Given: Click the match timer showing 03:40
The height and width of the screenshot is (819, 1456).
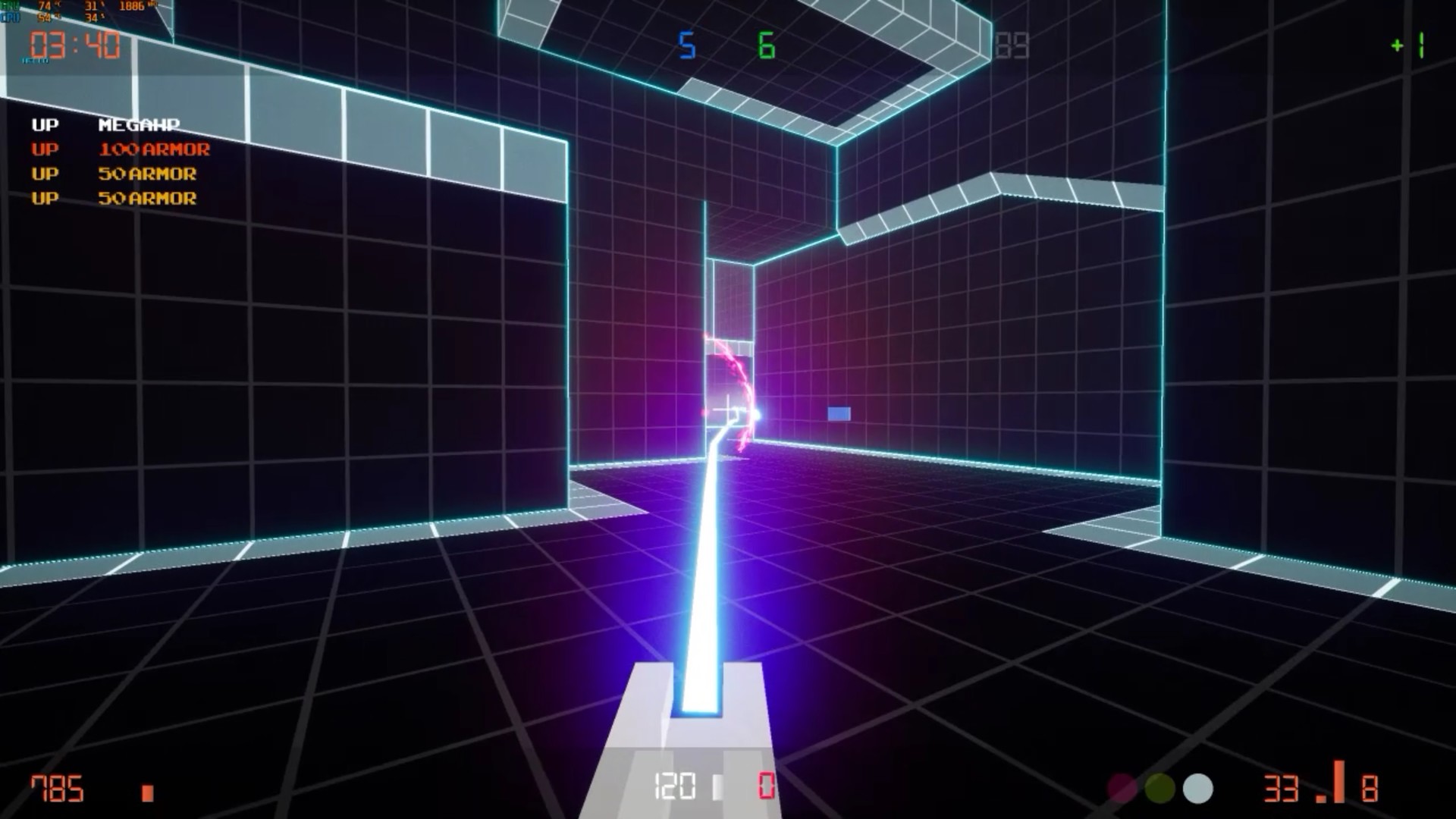Looking at the screenshot, I should 74,45.
